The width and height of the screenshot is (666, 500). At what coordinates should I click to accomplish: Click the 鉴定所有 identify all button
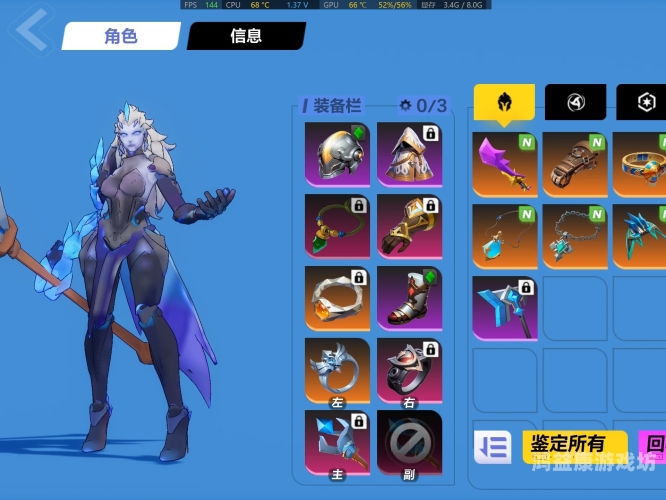tap(575, 445)
